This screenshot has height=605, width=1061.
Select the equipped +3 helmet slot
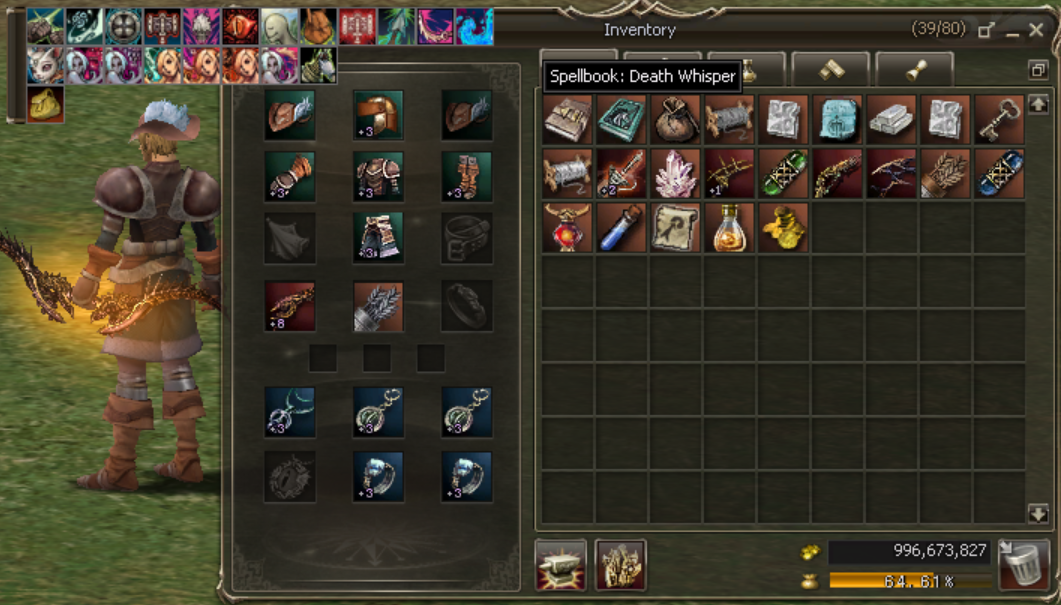coord(379,115)
